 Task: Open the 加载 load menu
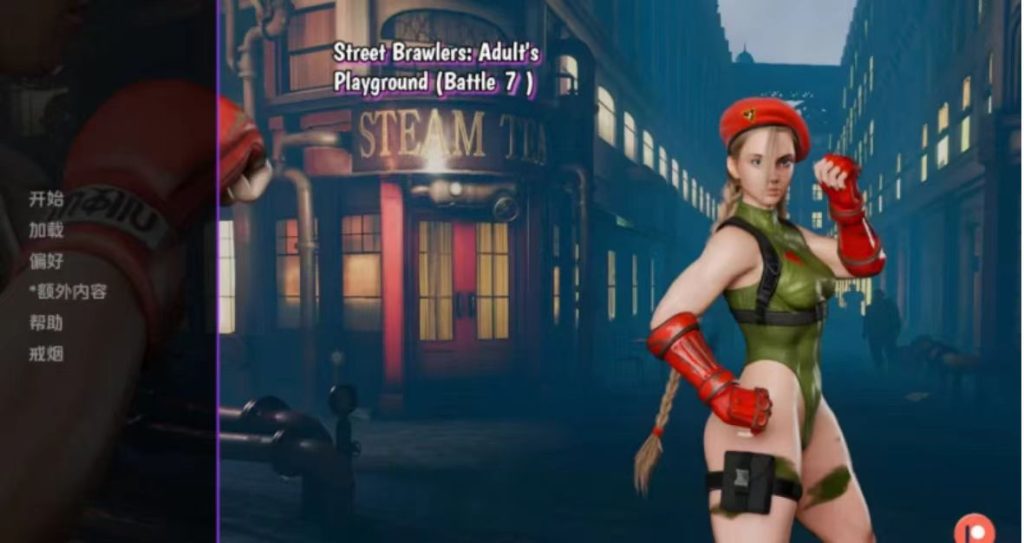46,230
